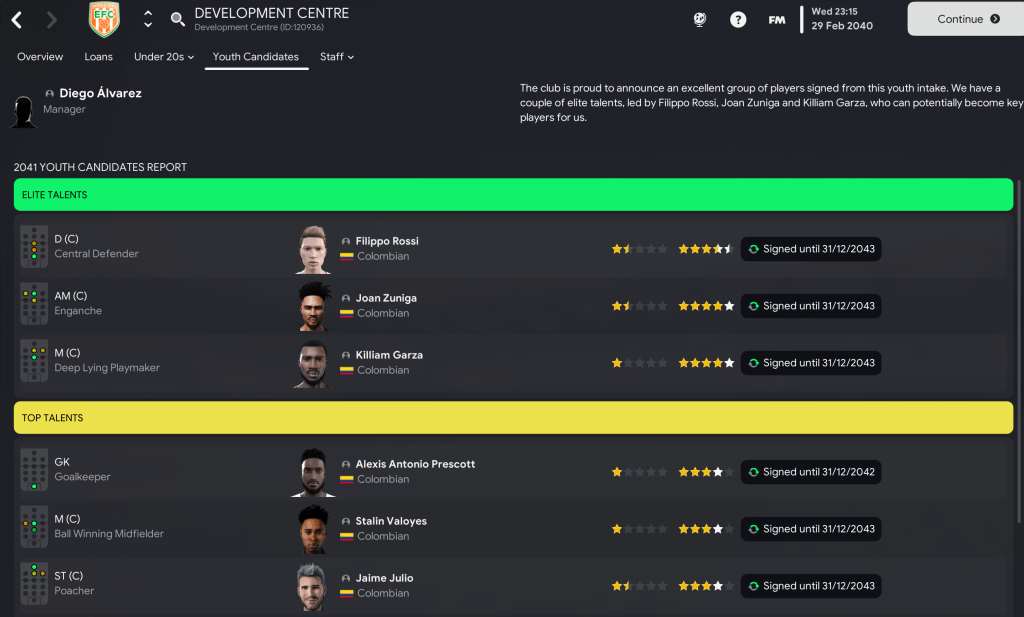The height and width of the screenshot is (617, 1024).
Task: Open the search magnifier
Action: coord(178,19)
